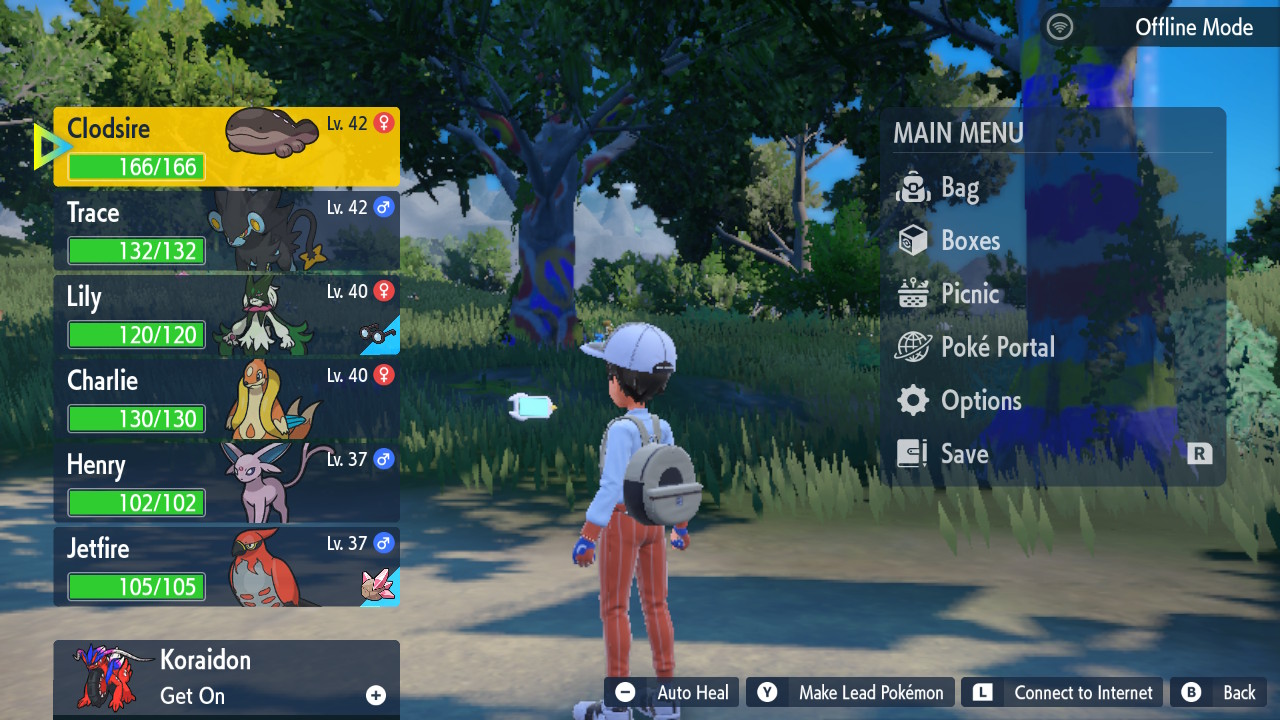Choose Trace the Luxray party slot
The image size is (1280, 720).
pos(226,231)
